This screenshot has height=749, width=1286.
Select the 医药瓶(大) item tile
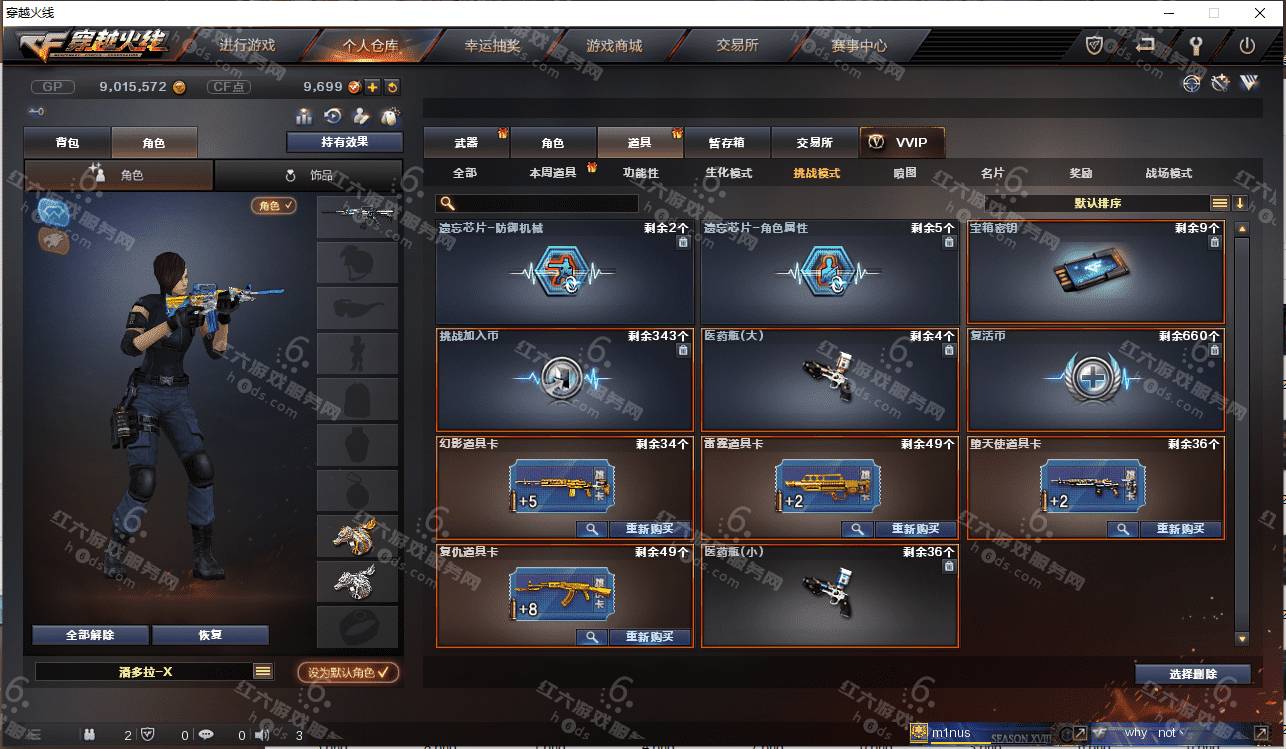829,379
